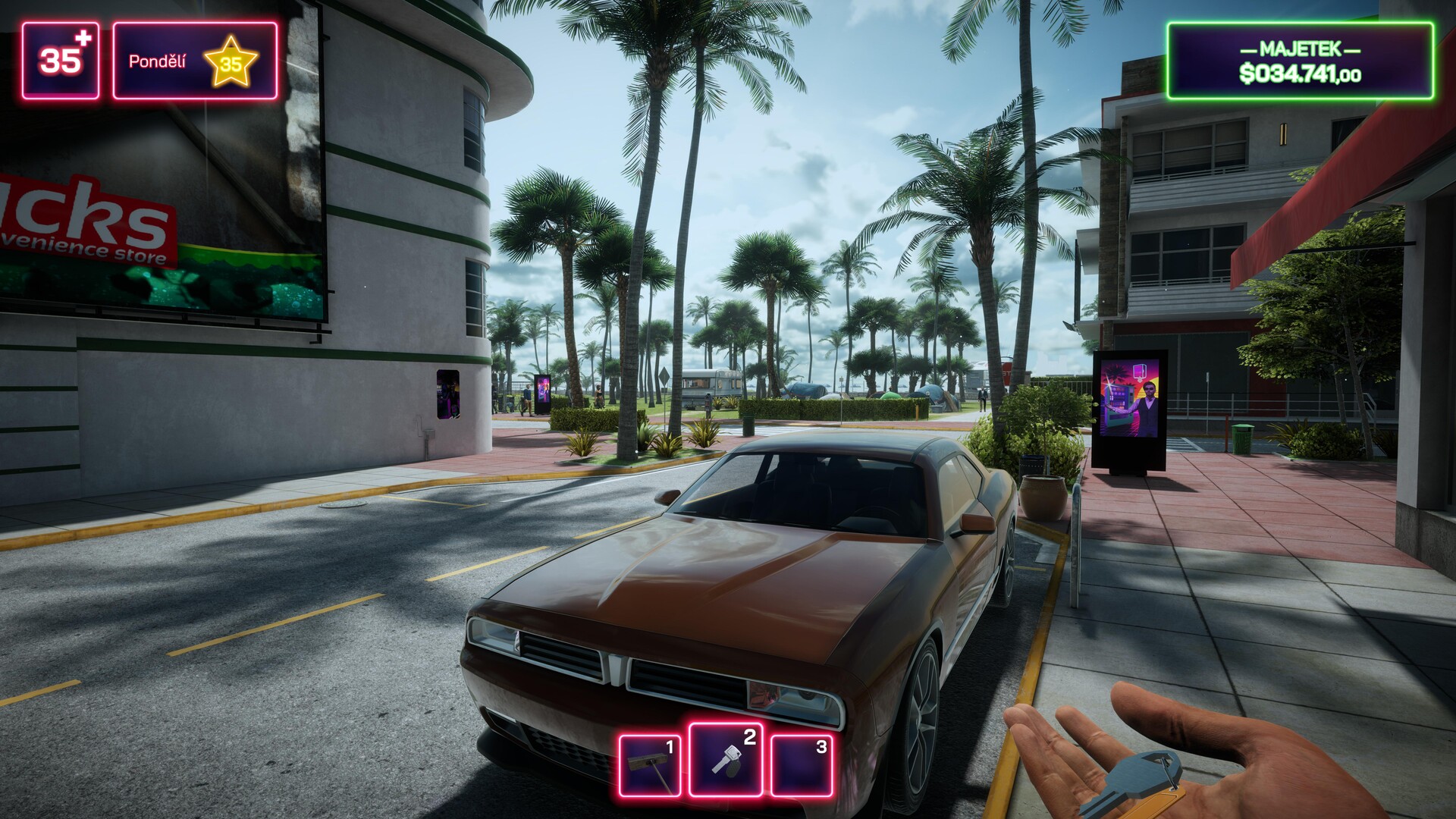Click the Pondělí day and star panel
1456x819 pixels.
[195, 61]
